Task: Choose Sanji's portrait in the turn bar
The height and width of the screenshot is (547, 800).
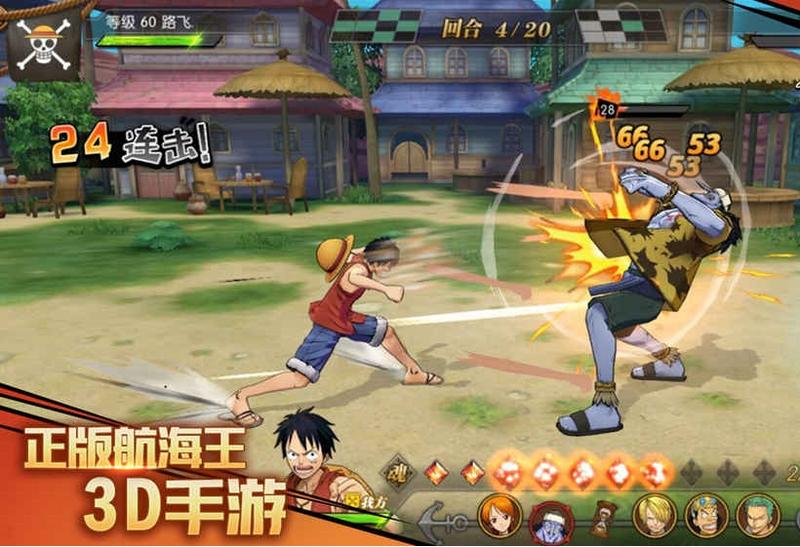Action: pos(655,515)
